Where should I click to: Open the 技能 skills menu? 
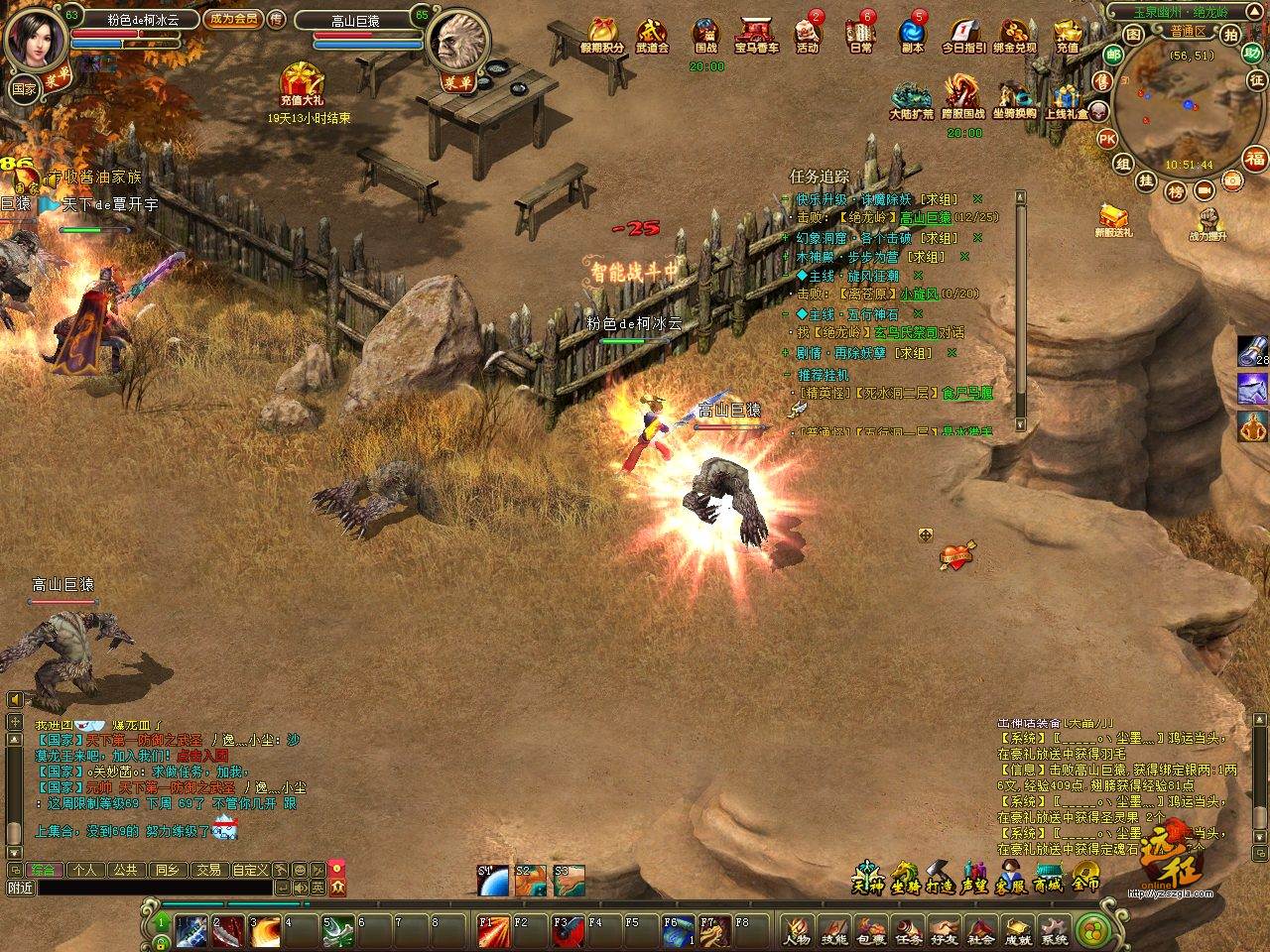click(834, 931)
